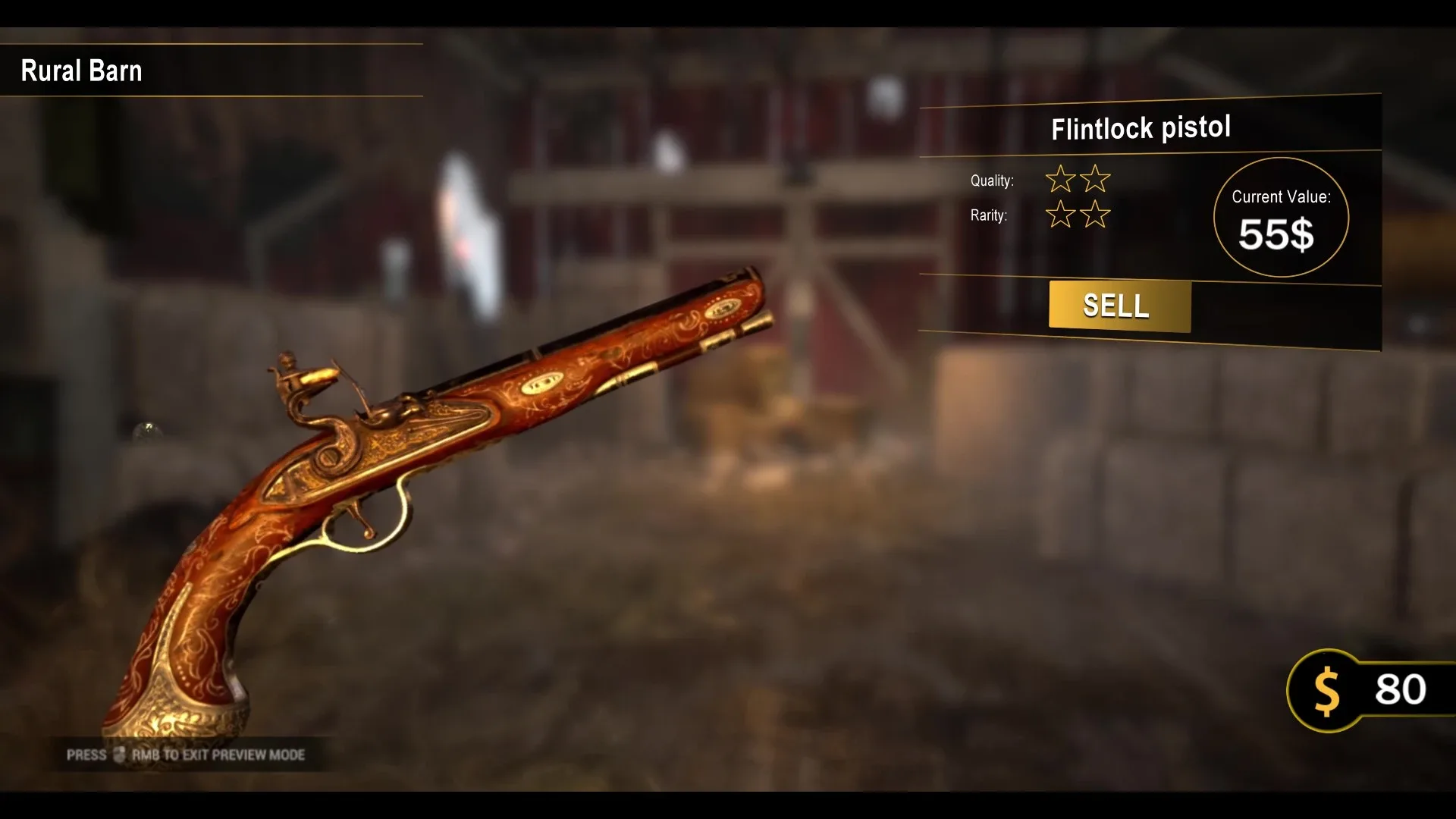Open the Rural Barn location header
This screenshot has width=1456, height=819.
point(81,70)
